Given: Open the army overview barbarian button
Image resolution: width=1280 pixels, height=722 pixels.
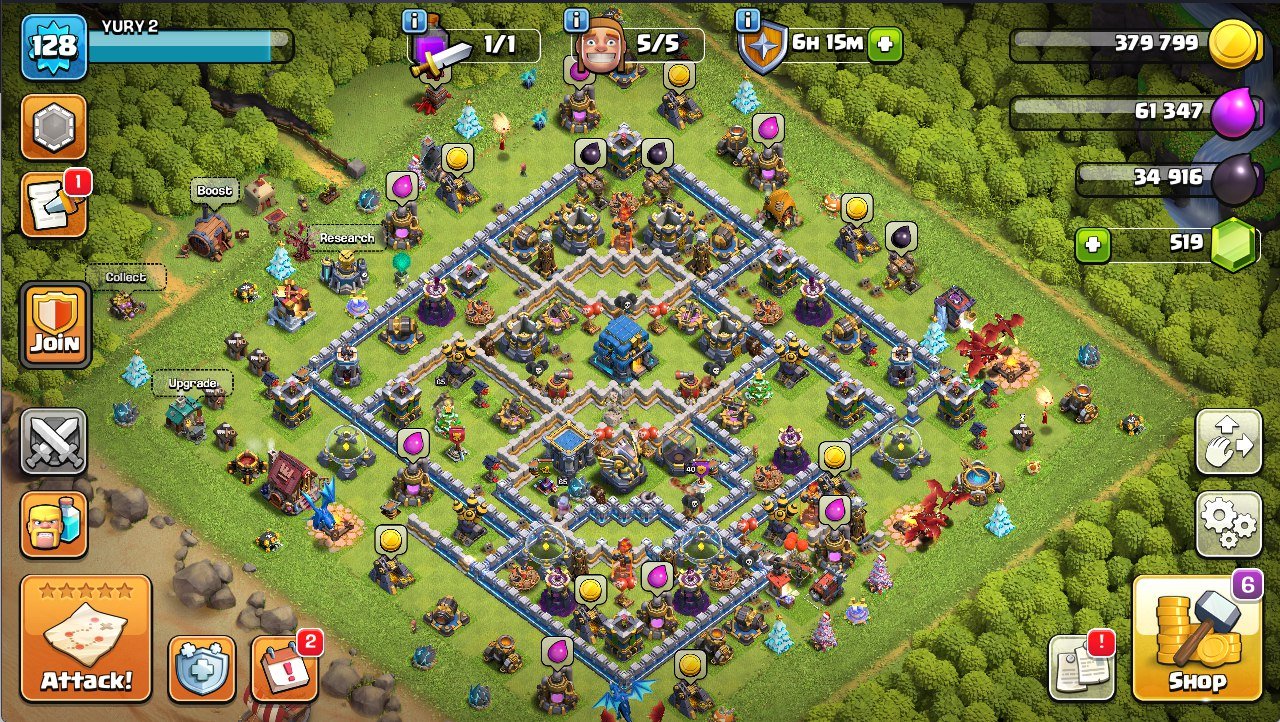Looking at the screenshot, I should [x=54, y=524].
